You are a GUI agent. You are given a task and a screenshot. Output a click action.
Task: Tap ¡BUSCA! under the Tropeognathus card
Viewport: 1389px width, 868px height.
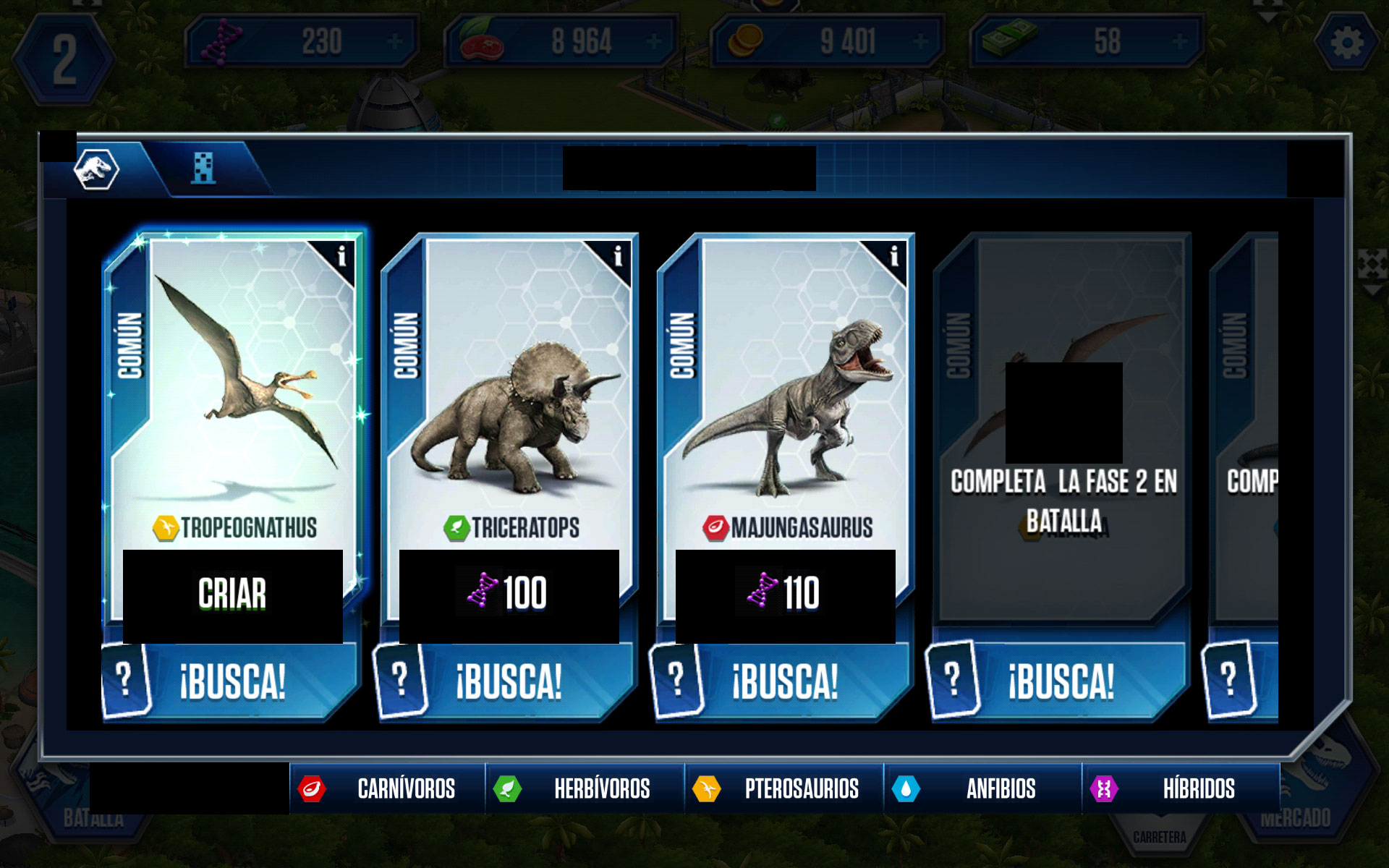[231, 681]
